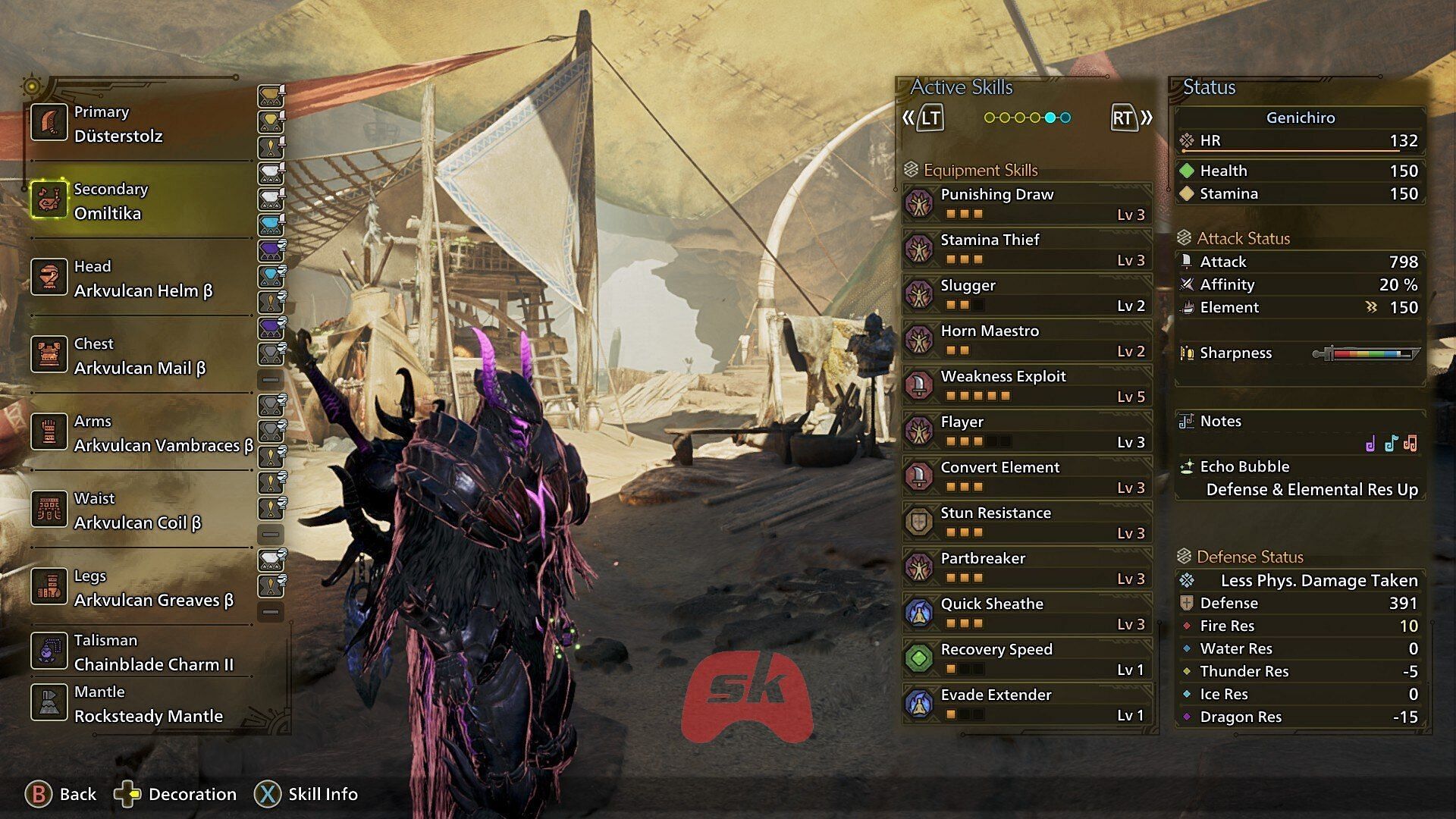Choose the Stamina Thief skill entry
The image size is (1456, 819).
[x=1027, y=249]
